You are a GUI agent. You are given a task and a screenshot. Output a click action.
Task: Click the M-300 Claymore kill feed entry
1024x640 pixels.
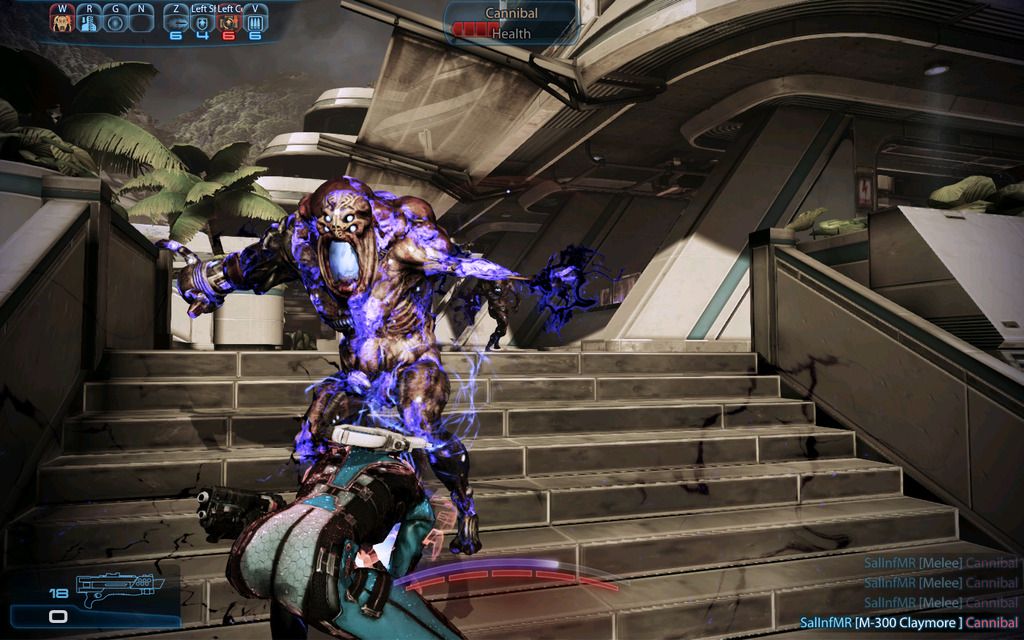pyautogui.click(x=908, y=624)
